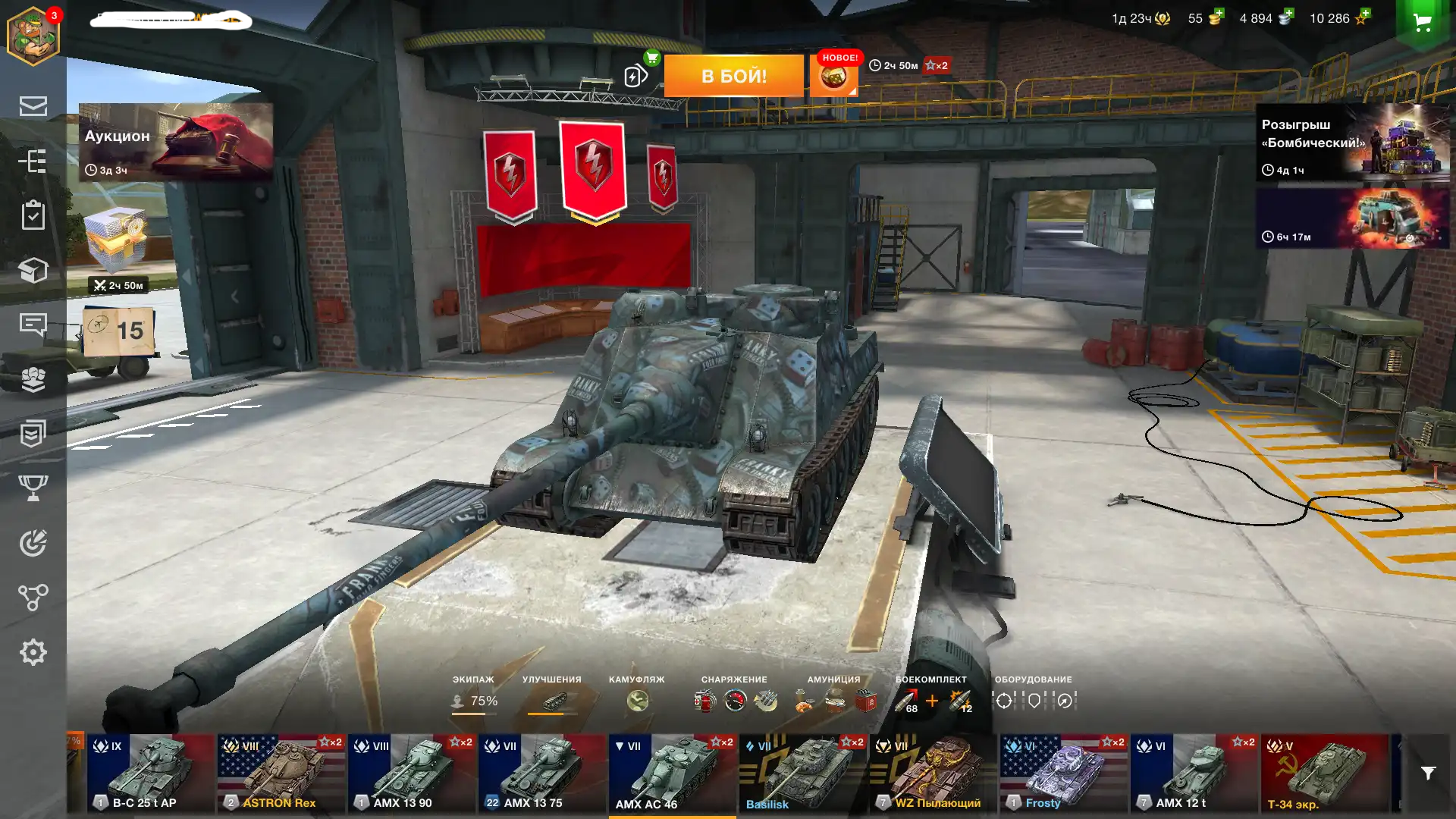
Task: Open the Улучшения upgrades panel
Action: click(x=552, y=695)
